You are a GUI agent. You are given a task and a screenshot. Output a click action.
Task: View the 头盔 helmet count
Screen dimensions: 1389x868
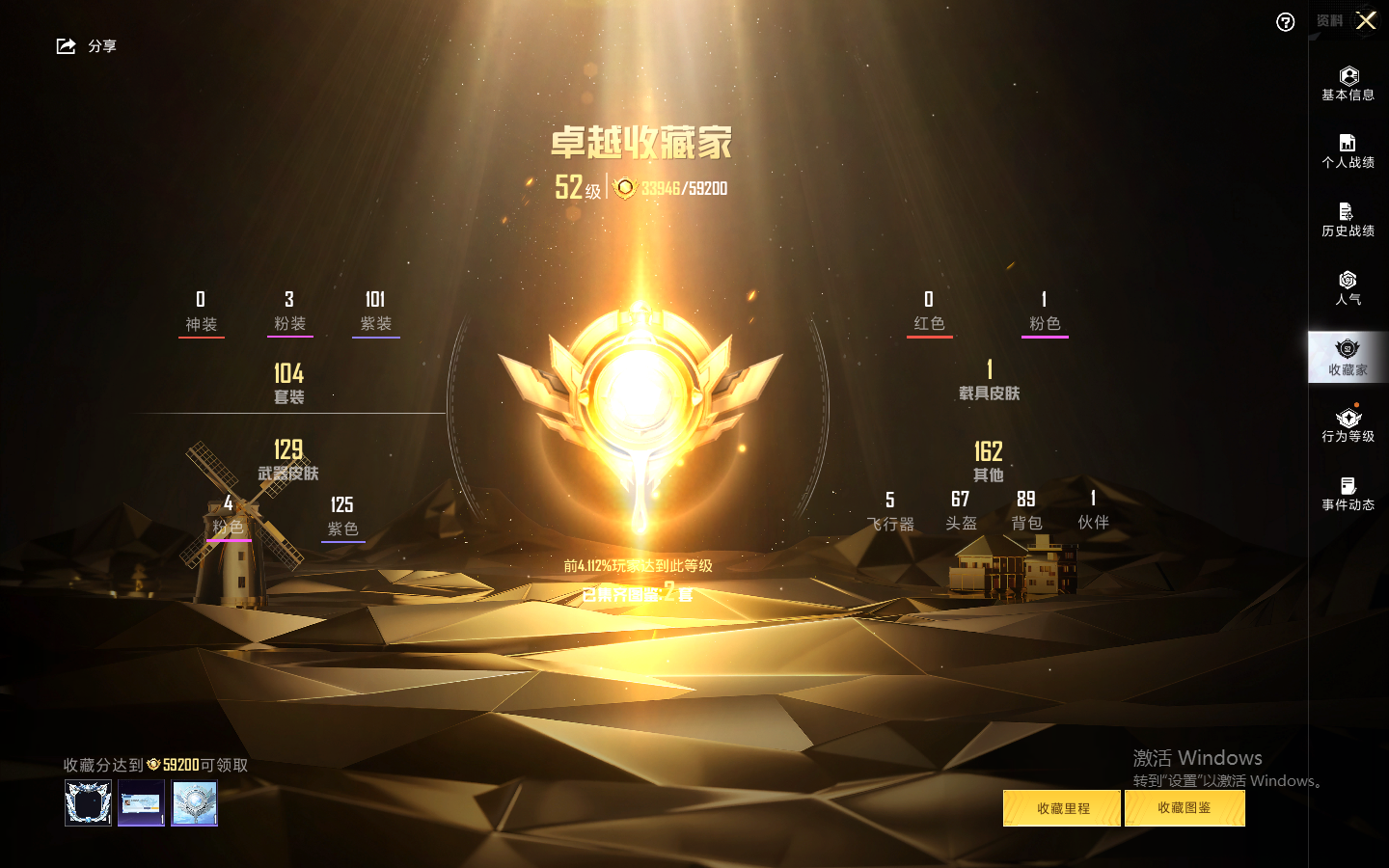tap(961, 510)
